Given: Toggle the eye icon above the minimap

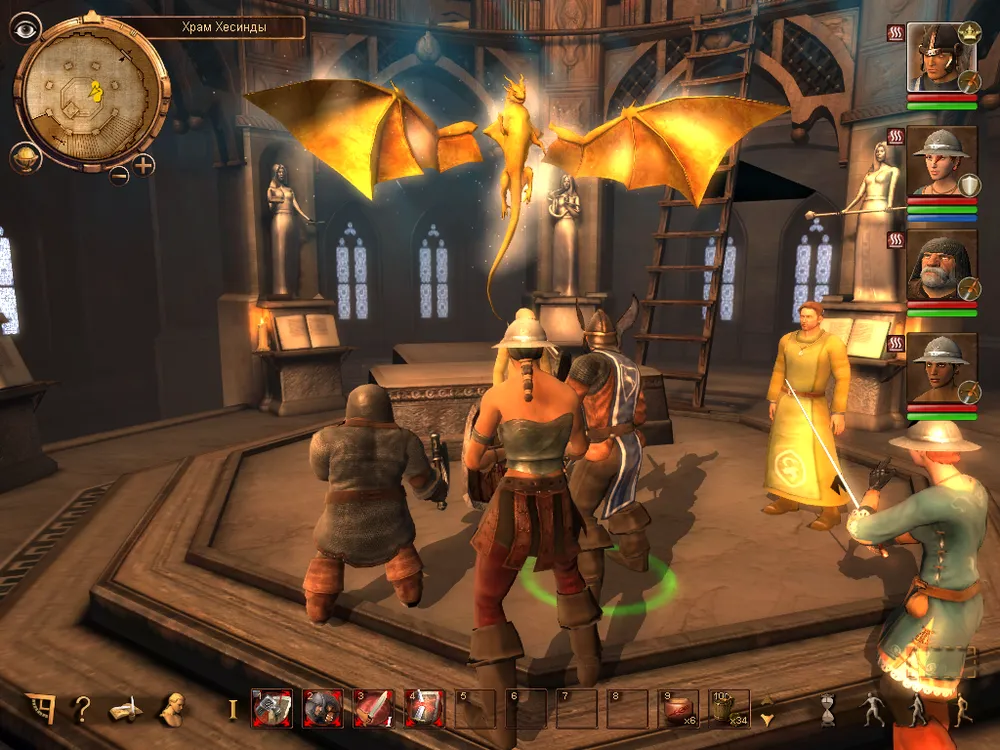Looking at the screenshot, I should pyautogui.click(x=25, y=27).
